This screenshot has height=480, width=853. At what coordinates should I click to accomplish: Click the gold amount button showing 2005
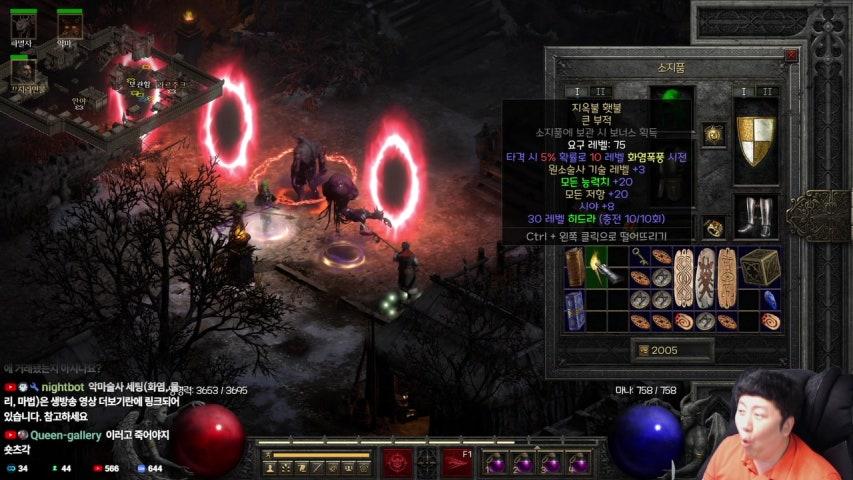coord(672,350)
